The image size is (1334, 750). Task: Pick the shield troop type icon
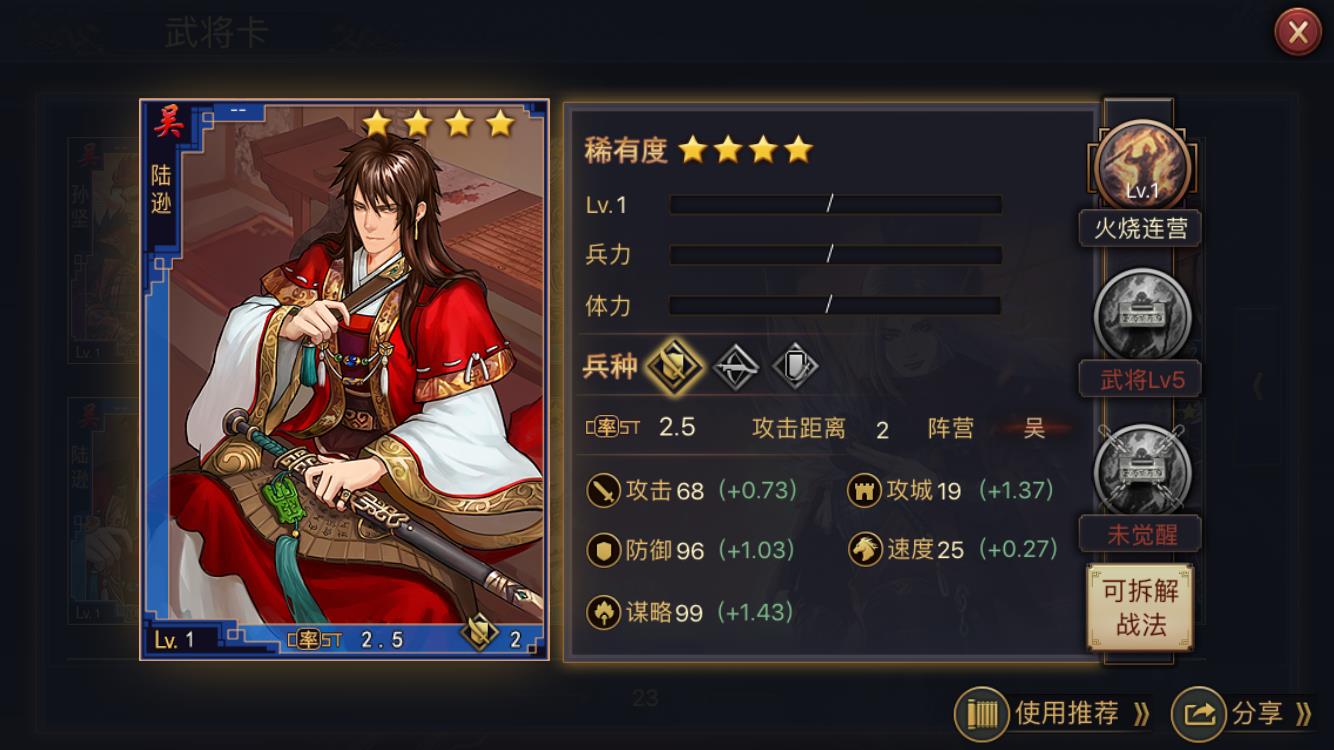(795, 367)
